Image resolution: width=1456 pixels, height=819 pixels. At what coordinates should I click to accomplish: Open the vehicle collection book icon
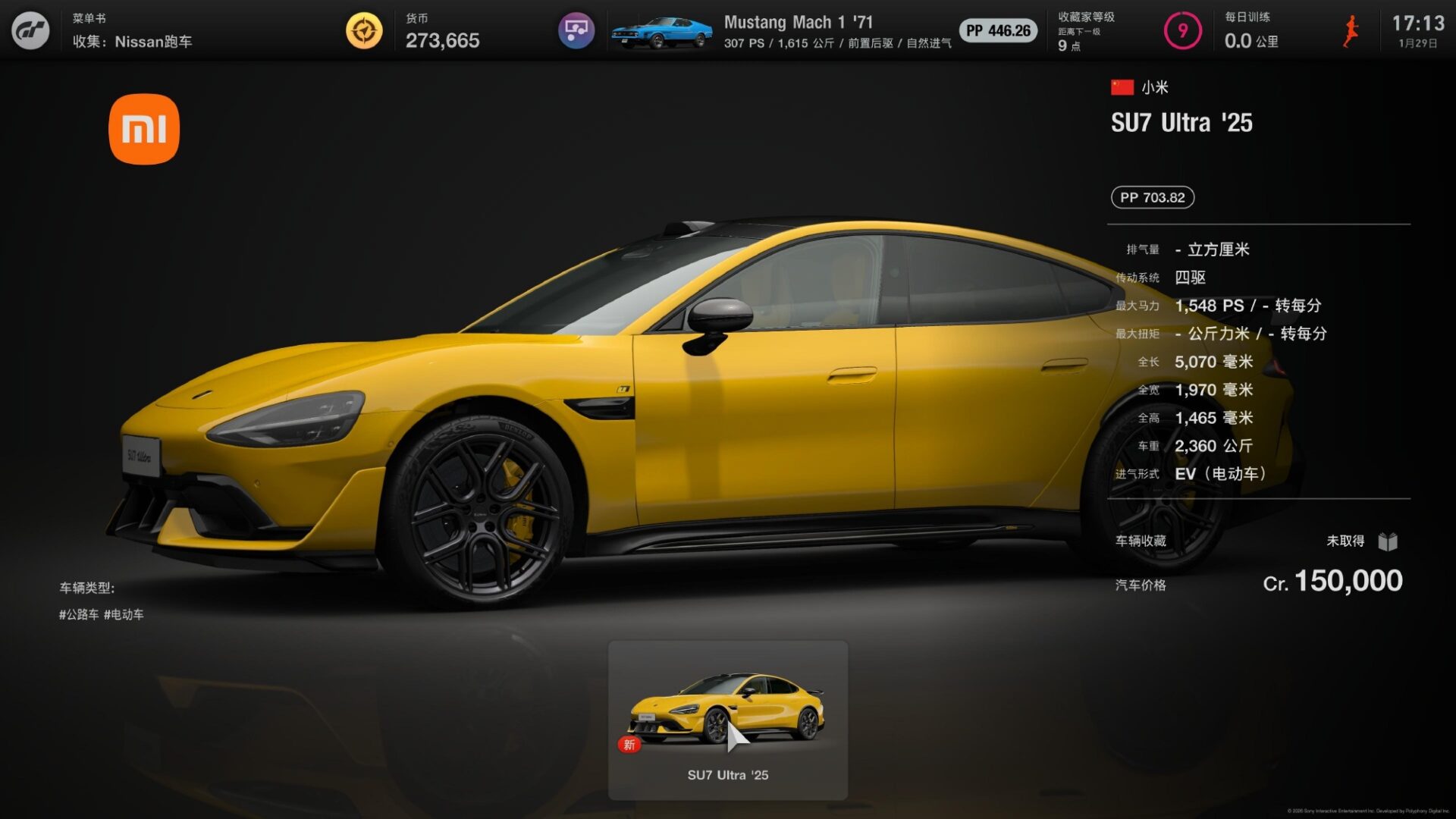click(x=1393, y=541)
